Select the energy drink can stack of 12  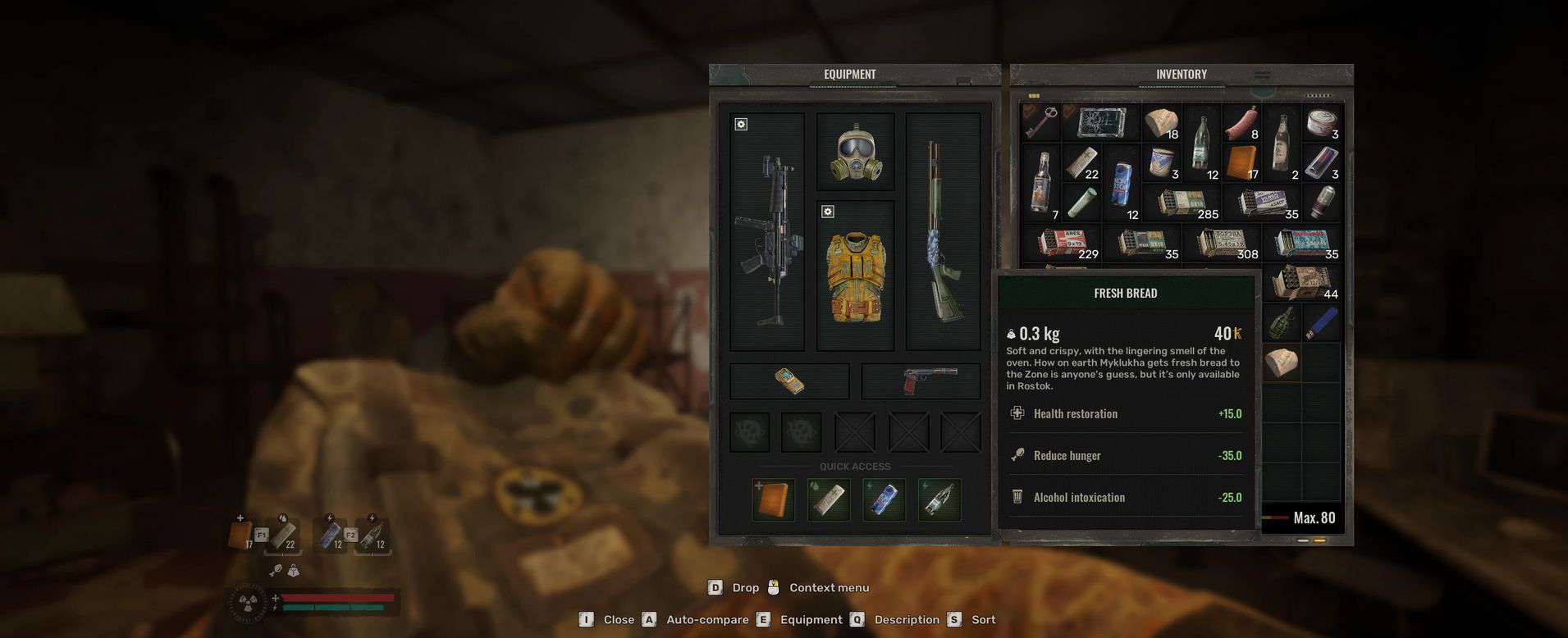click(x=1121, y=182)
